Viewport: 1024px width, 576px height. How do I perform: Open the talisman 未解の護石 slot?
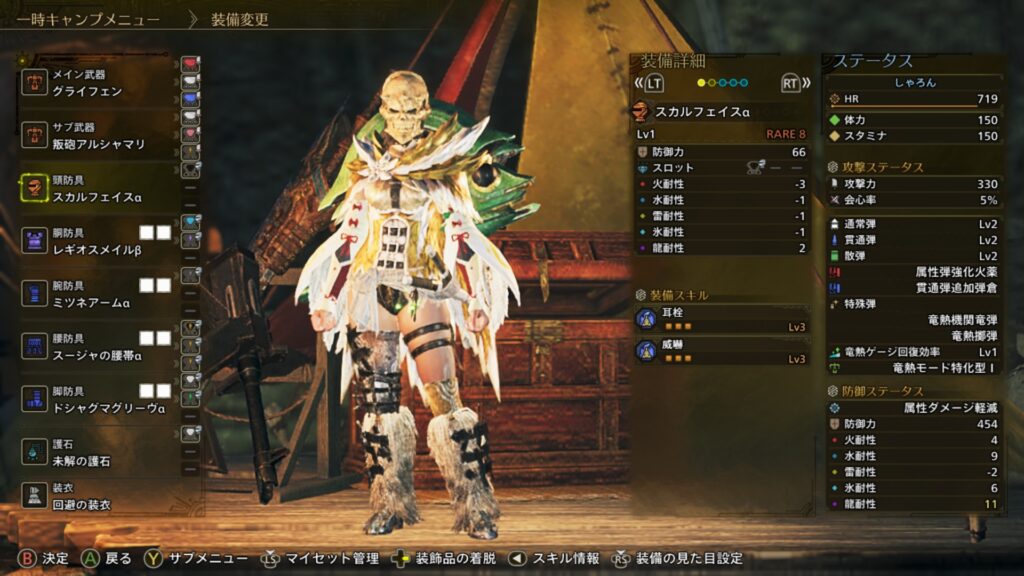click(x=95, y=453)
